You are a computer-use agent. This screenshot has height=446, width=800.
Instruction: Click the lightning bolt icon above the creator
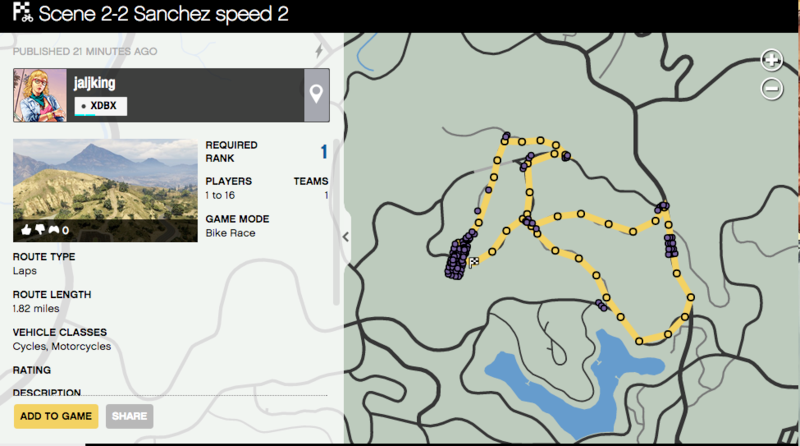click(319, 50)
